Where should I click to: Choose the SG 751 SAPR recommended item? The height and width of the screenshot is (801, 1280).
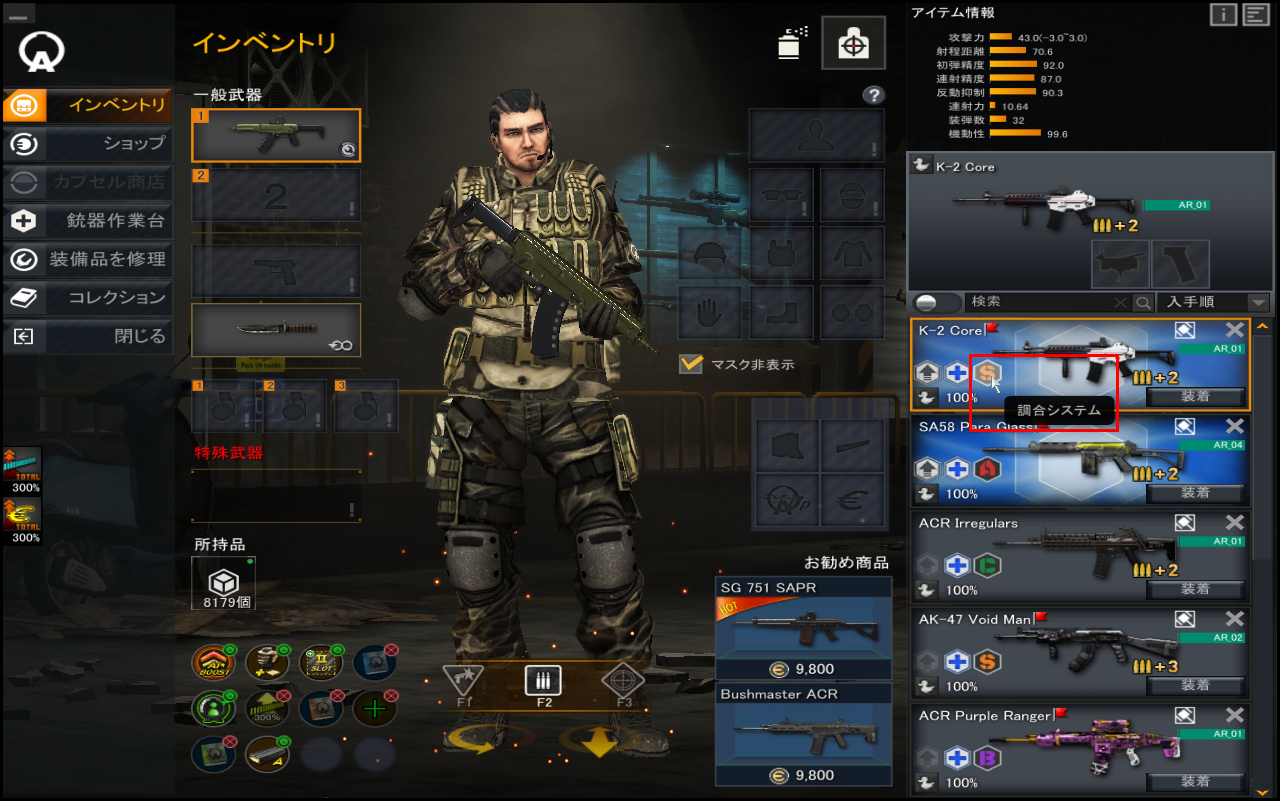[804, 628]
